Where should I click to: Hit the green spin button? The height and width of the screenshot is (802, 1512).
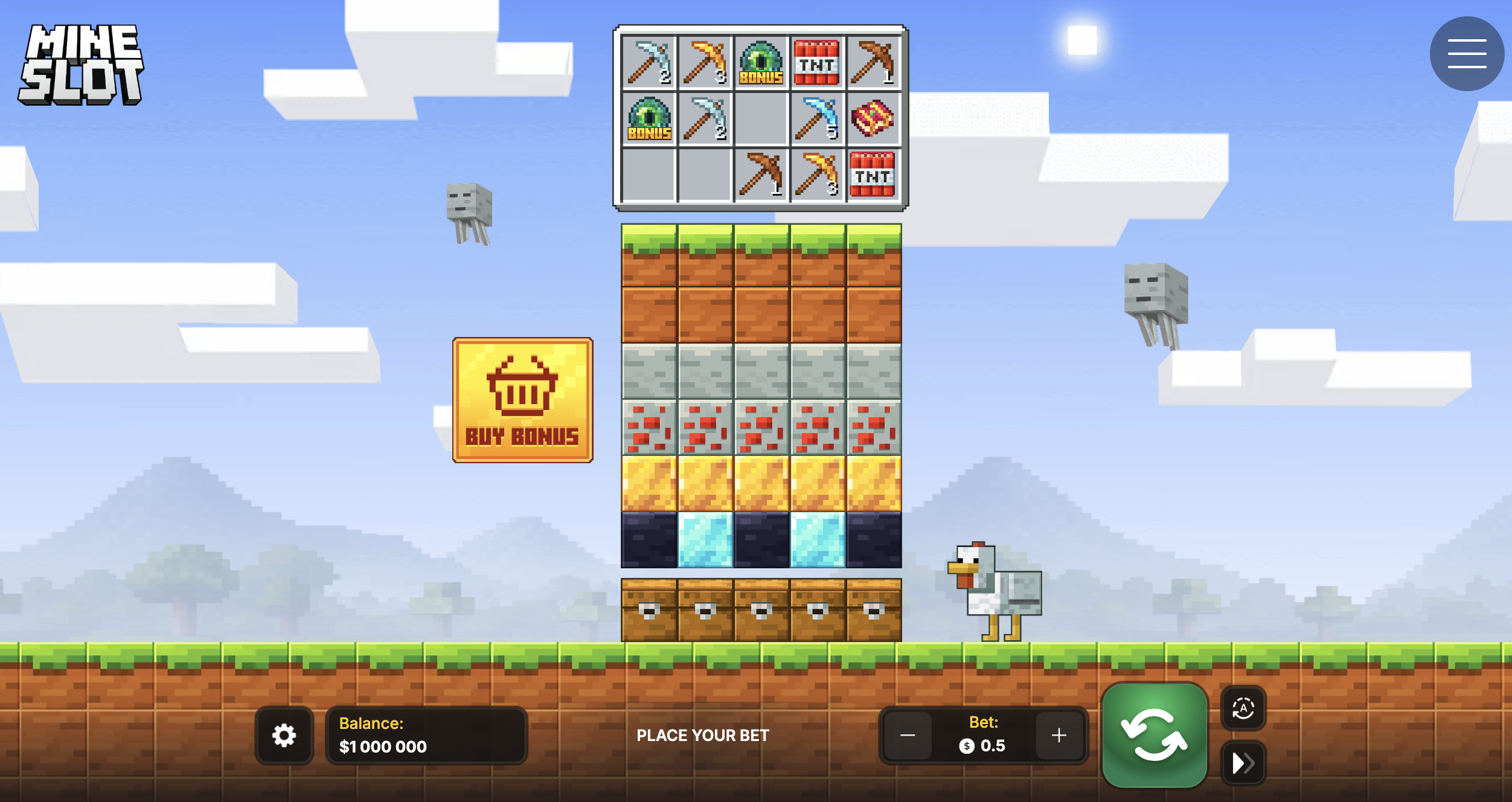click(1155, 734)
